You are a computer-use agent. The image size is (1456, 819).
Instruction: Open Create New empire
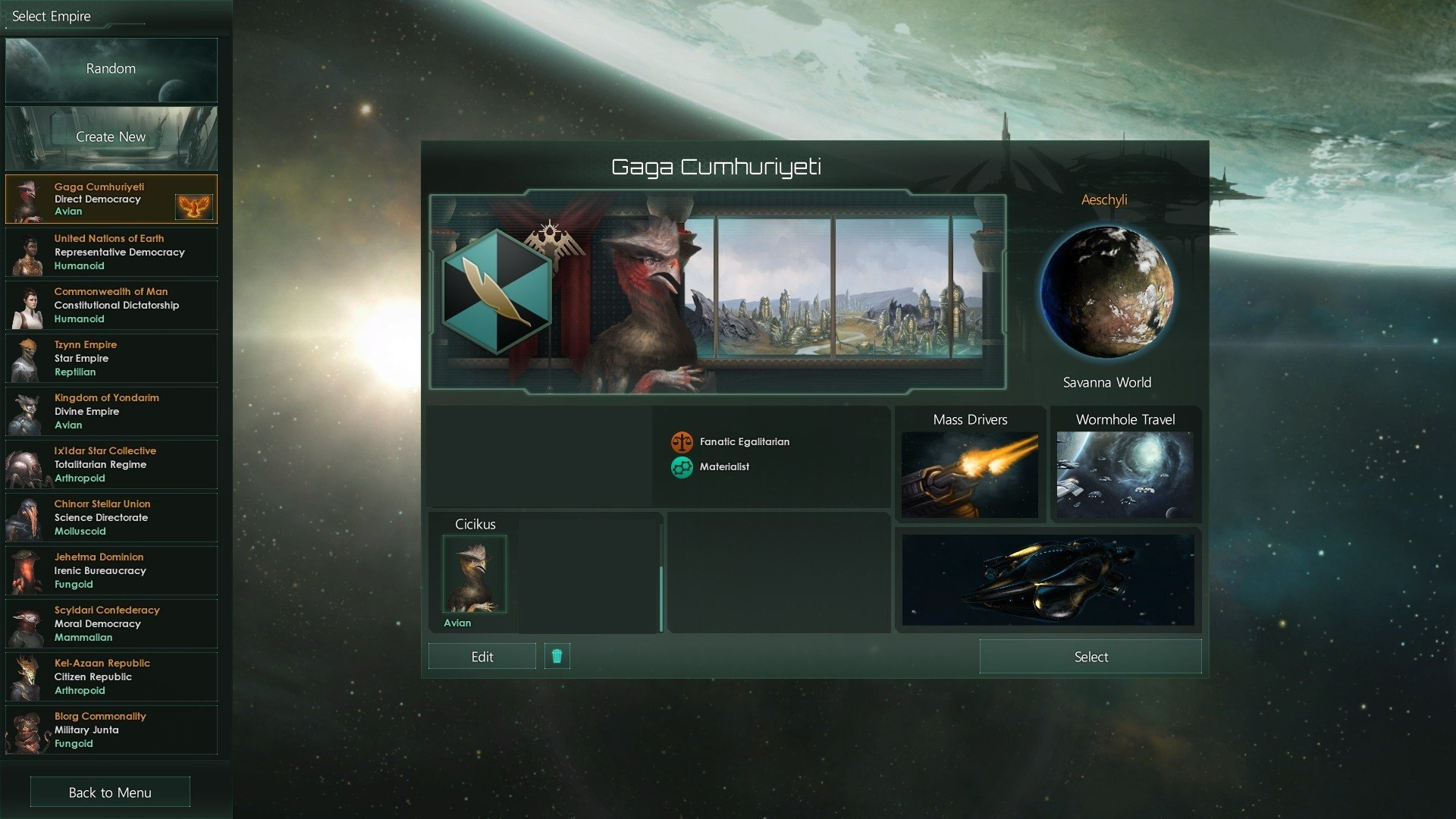pos(111,137)
